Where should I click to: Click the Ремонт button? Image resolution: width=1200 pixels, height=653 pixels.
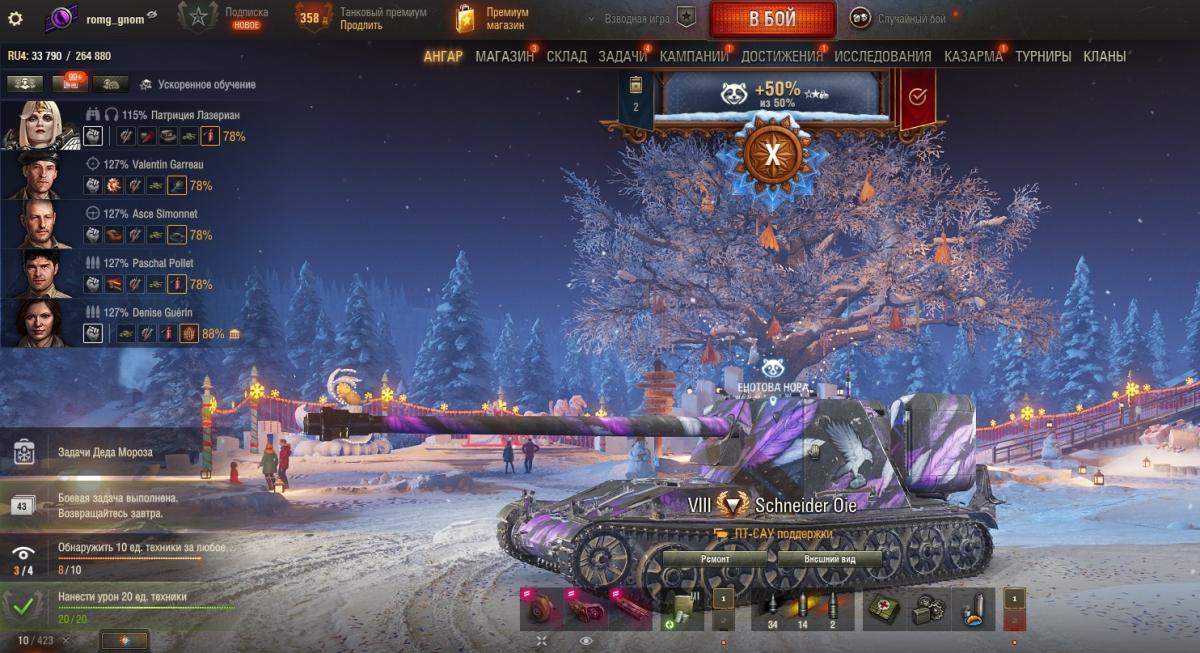(x=715, y=559)
